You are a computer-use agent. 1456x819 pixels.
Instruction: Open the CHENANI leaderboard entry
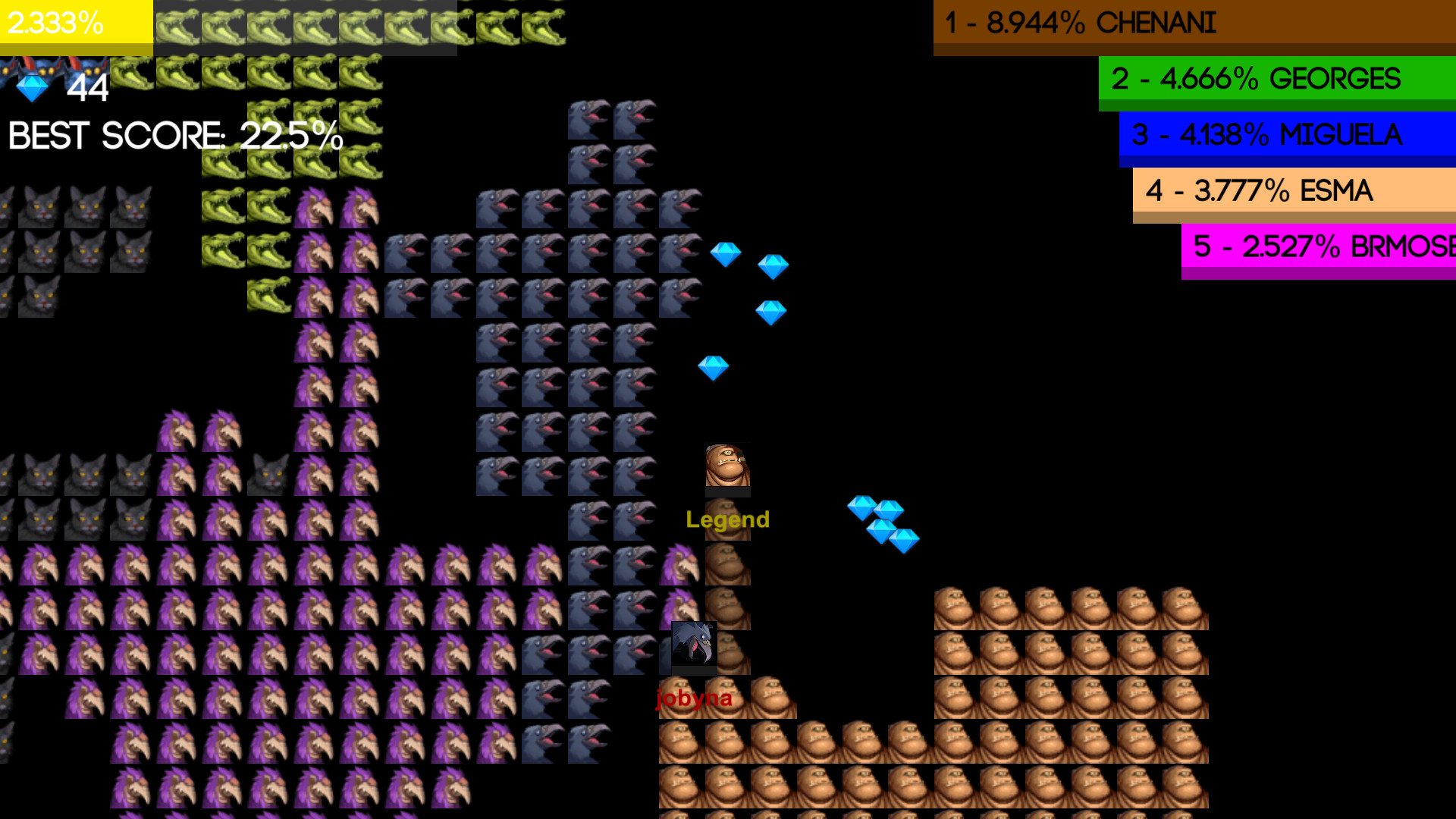tap(1191, 24)
